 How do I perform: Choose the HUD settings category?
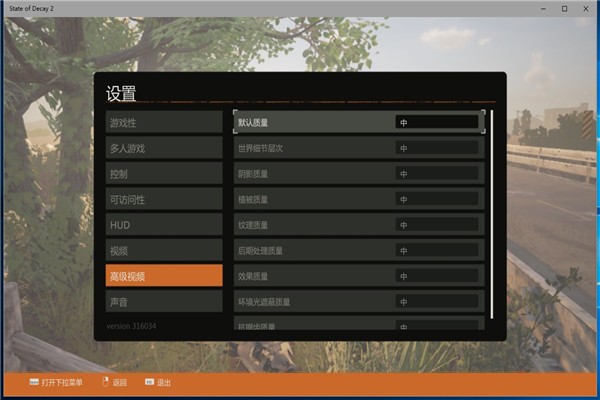tap(164, 225)
